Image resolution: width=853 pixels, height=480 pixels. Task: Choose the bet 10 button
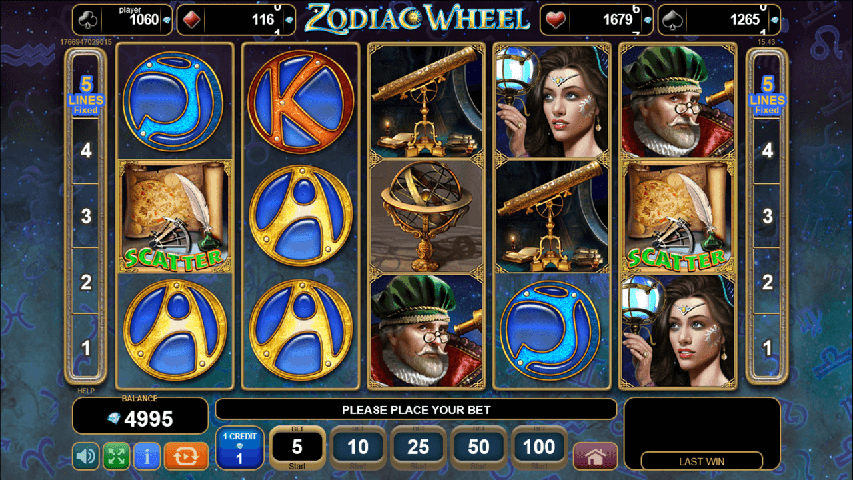click(358, 448)
